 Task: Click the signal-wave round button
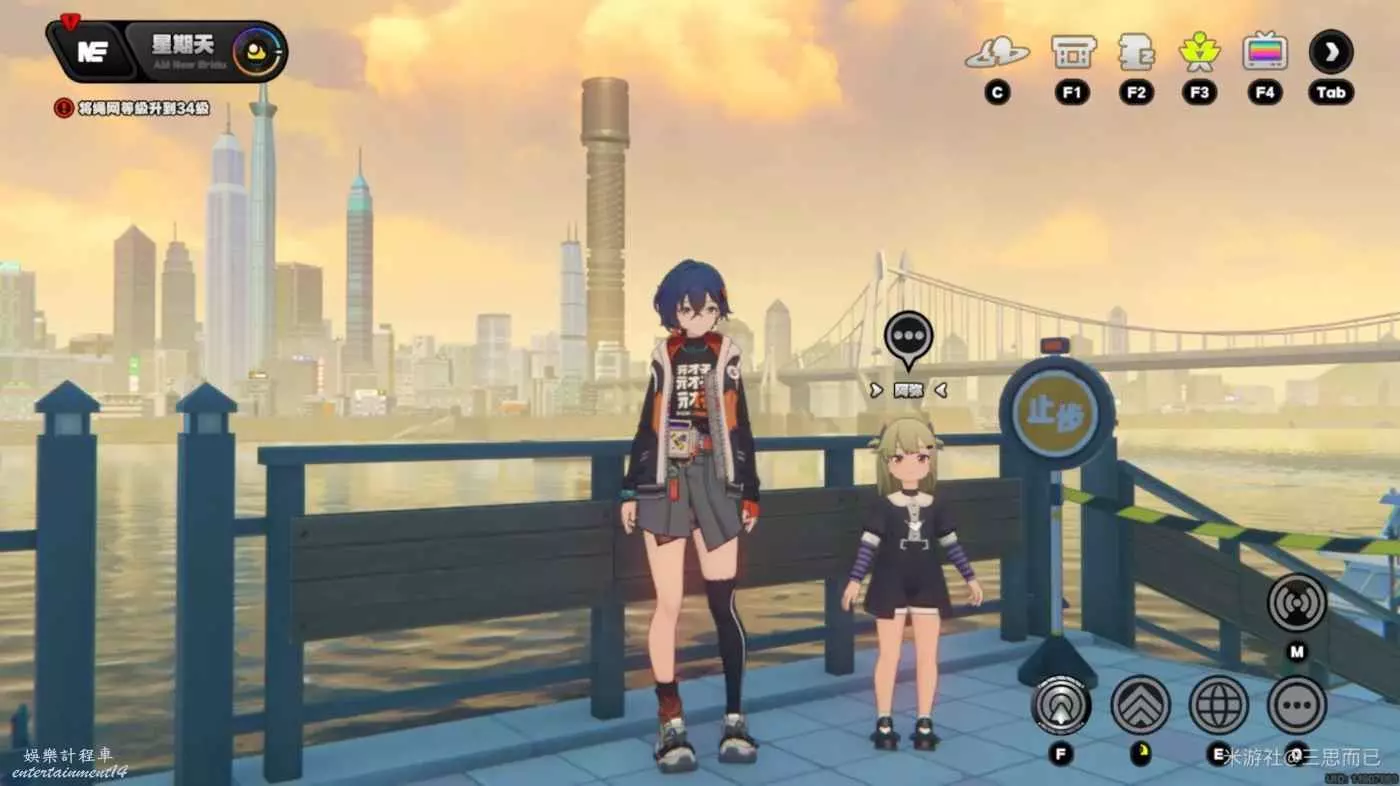click(x=1296, y=603)
